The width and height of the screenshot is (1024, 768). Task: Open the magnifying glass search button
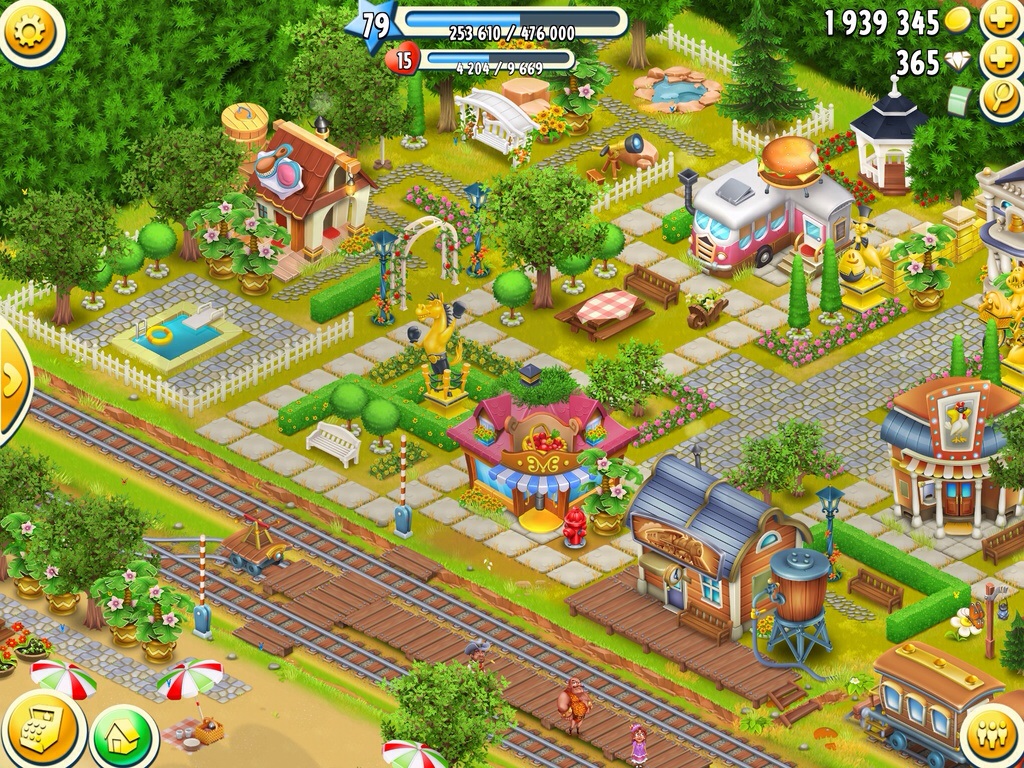[1000, 99]
